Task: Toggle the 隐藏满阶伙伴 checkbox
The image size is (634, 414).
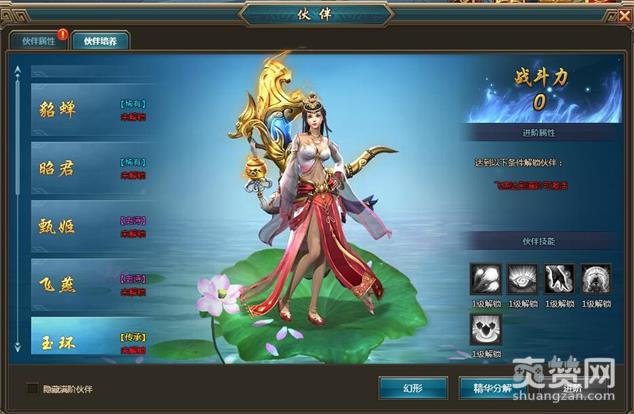Action: [32, 388]
